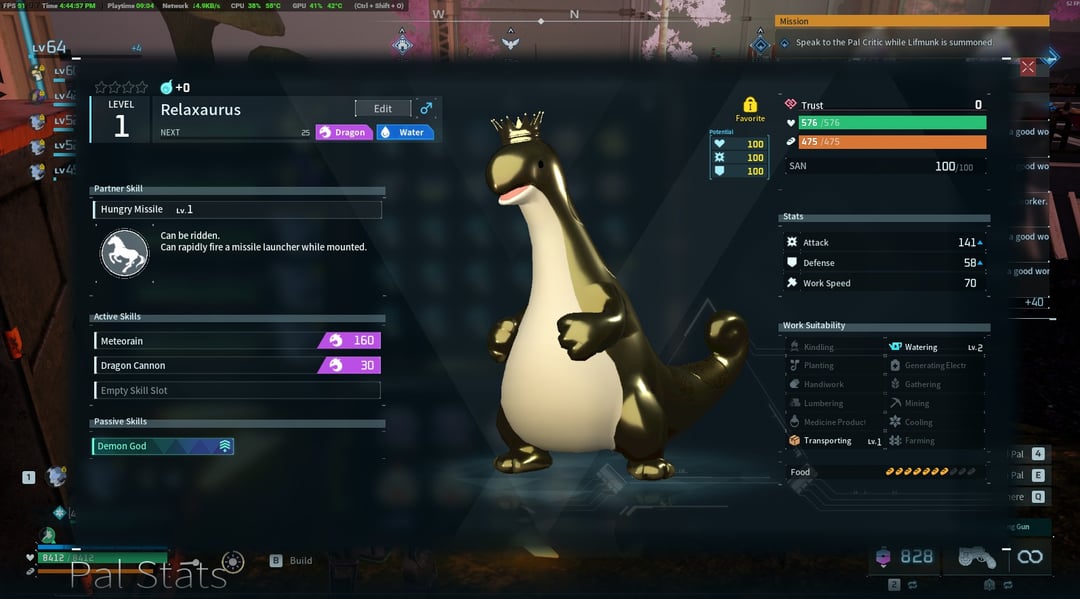Click the Water element tag

(405, 132)
